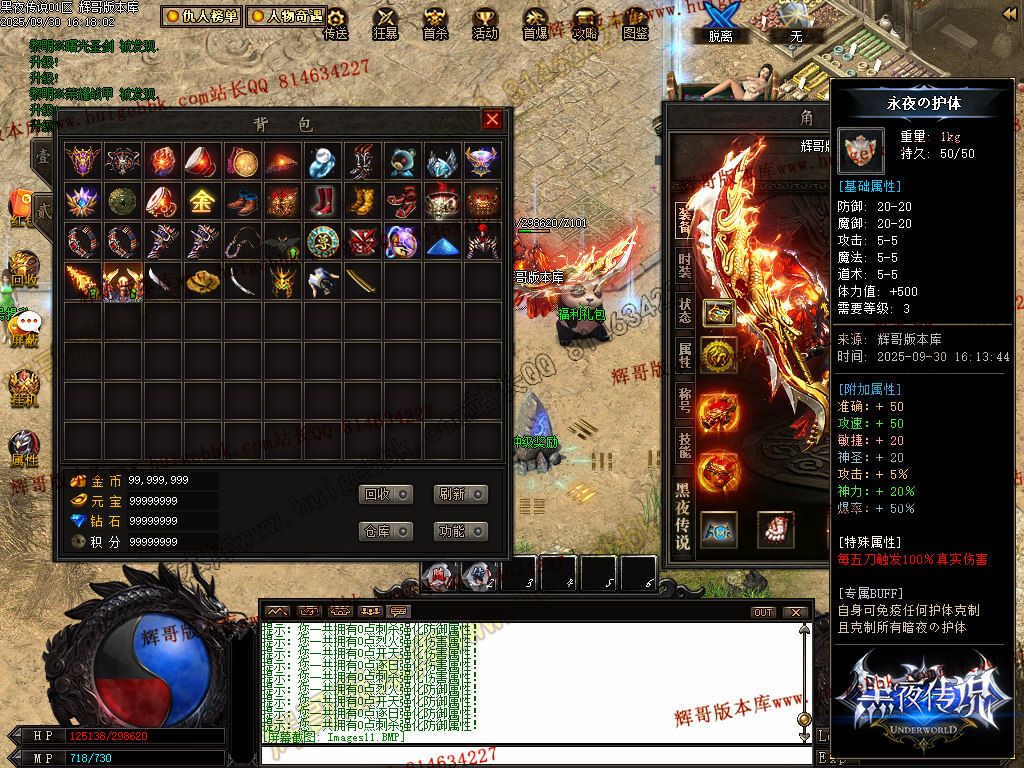Open the 仇人榜单 enemy list
The width and height of the screenshot is (1024, 768).
pos(202,16)
